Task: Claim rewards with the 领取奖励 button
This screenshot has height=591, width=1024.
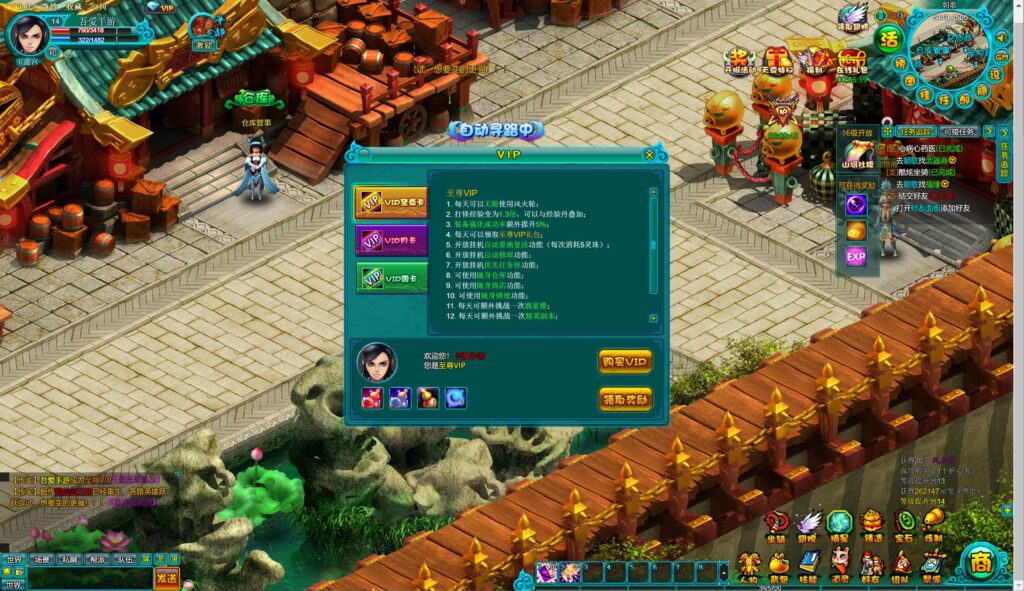Action: 625,399
